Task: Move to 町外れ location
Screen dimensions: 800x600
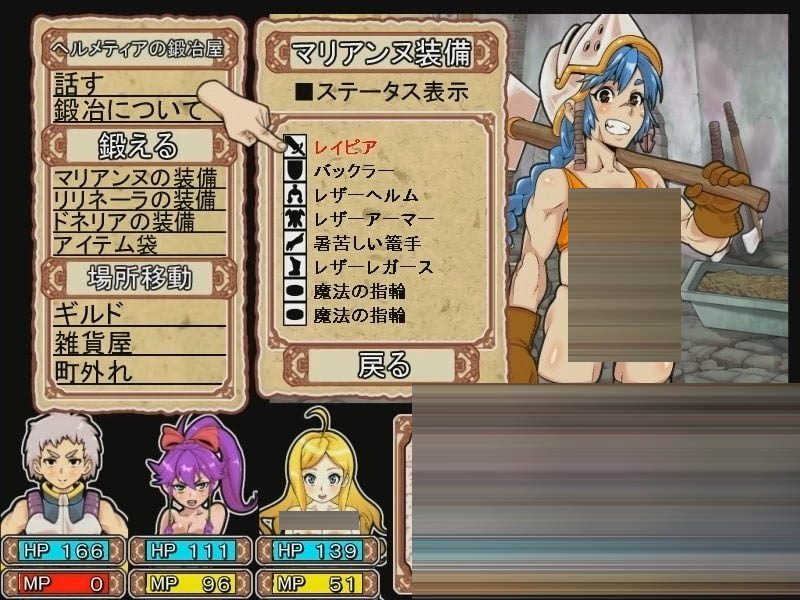Action: click(93, 373)
